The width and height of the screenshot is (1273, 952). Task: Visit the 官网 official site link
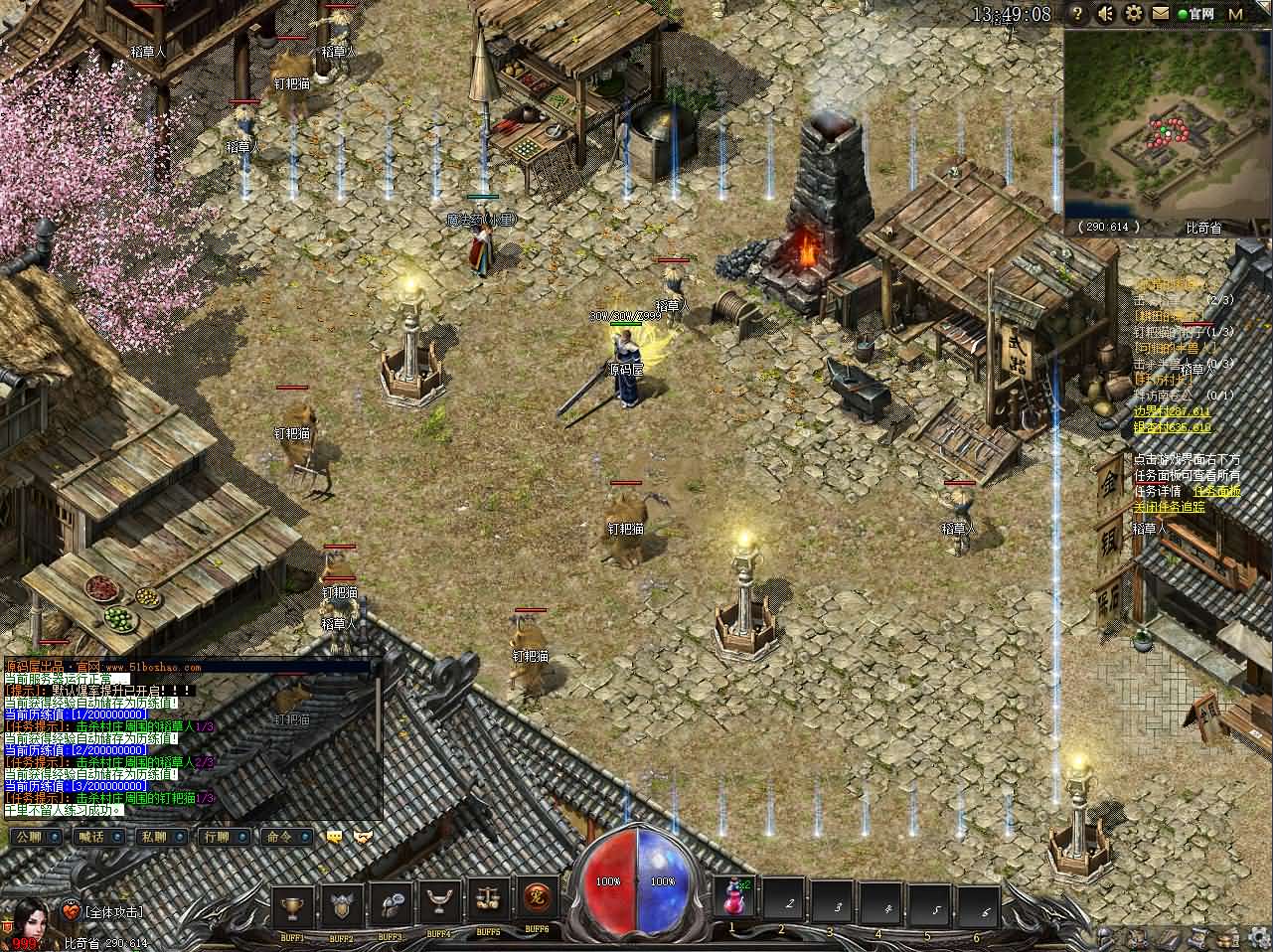[1197, 14]
